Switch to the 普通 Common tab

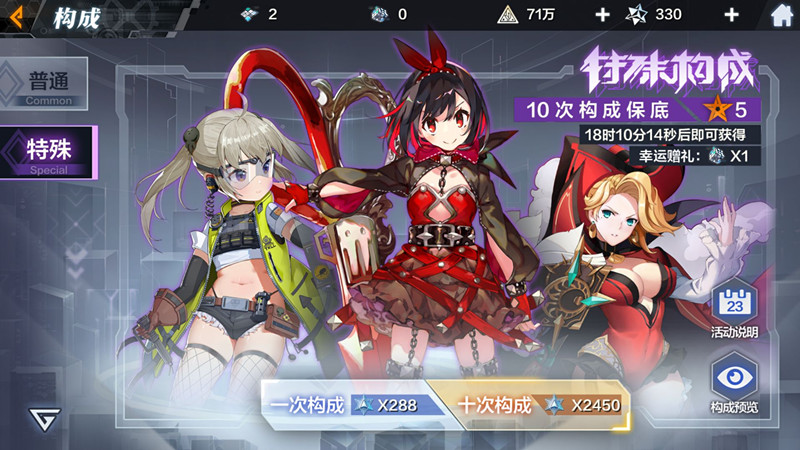point(46,84)
